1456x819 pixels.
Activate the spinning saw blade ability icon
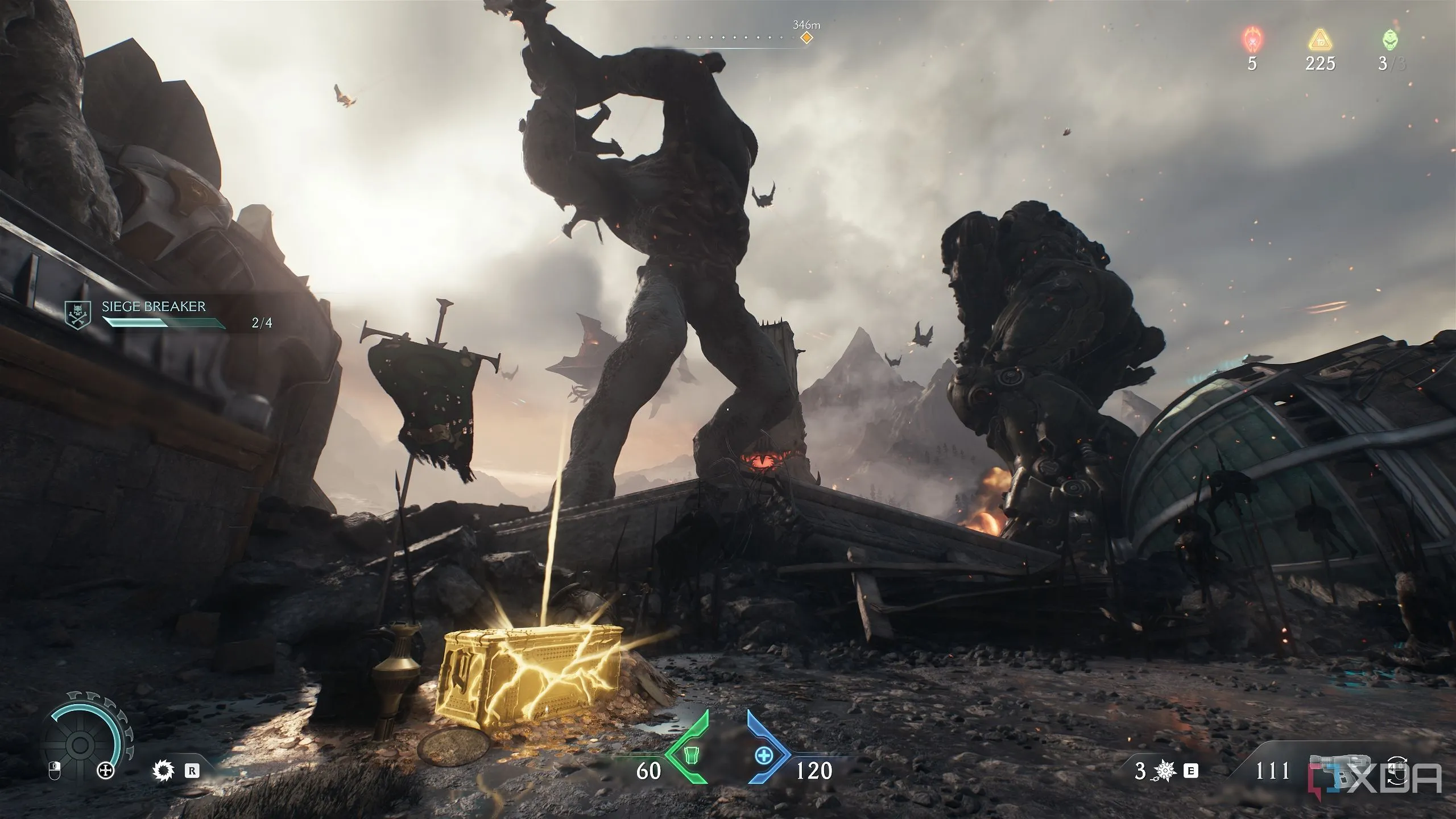click(162, 771)
